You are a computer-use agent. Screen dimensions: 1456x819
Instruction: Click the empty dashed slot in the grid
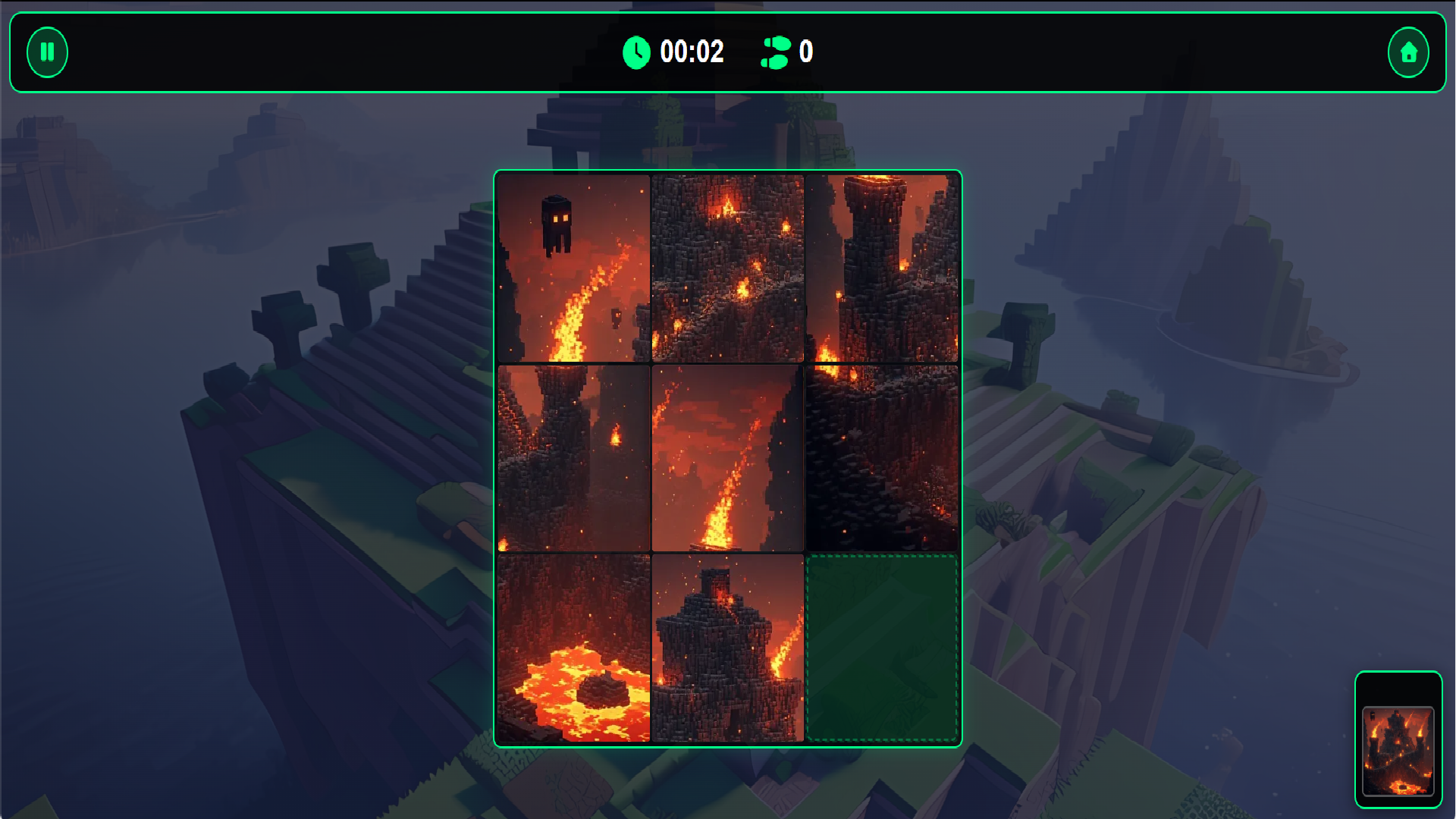pos(883,648)
